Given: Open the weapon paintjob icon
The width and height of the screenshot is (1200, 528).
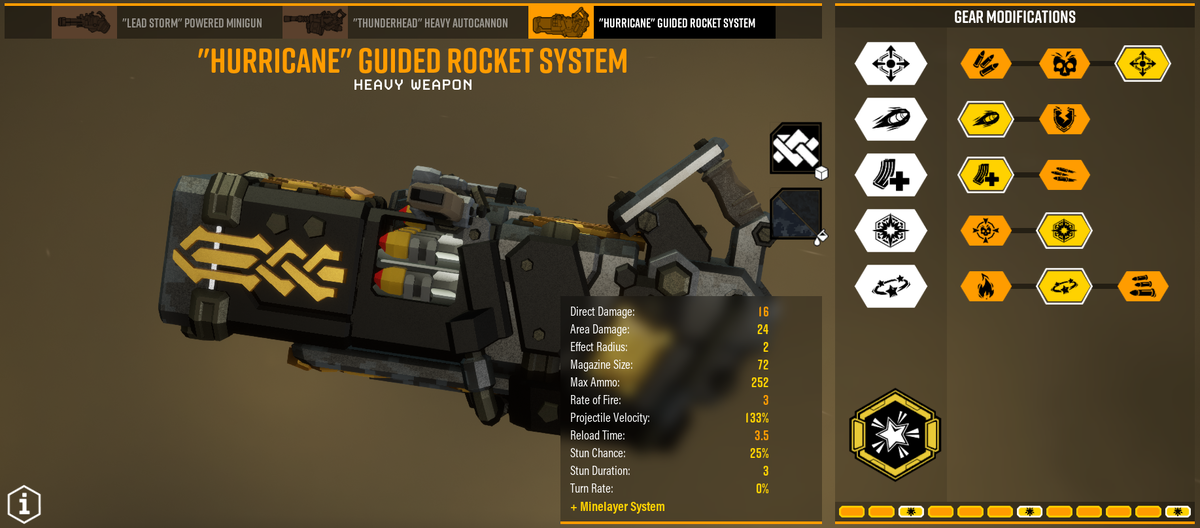Looking at the screenshot, I should [795, 215].
